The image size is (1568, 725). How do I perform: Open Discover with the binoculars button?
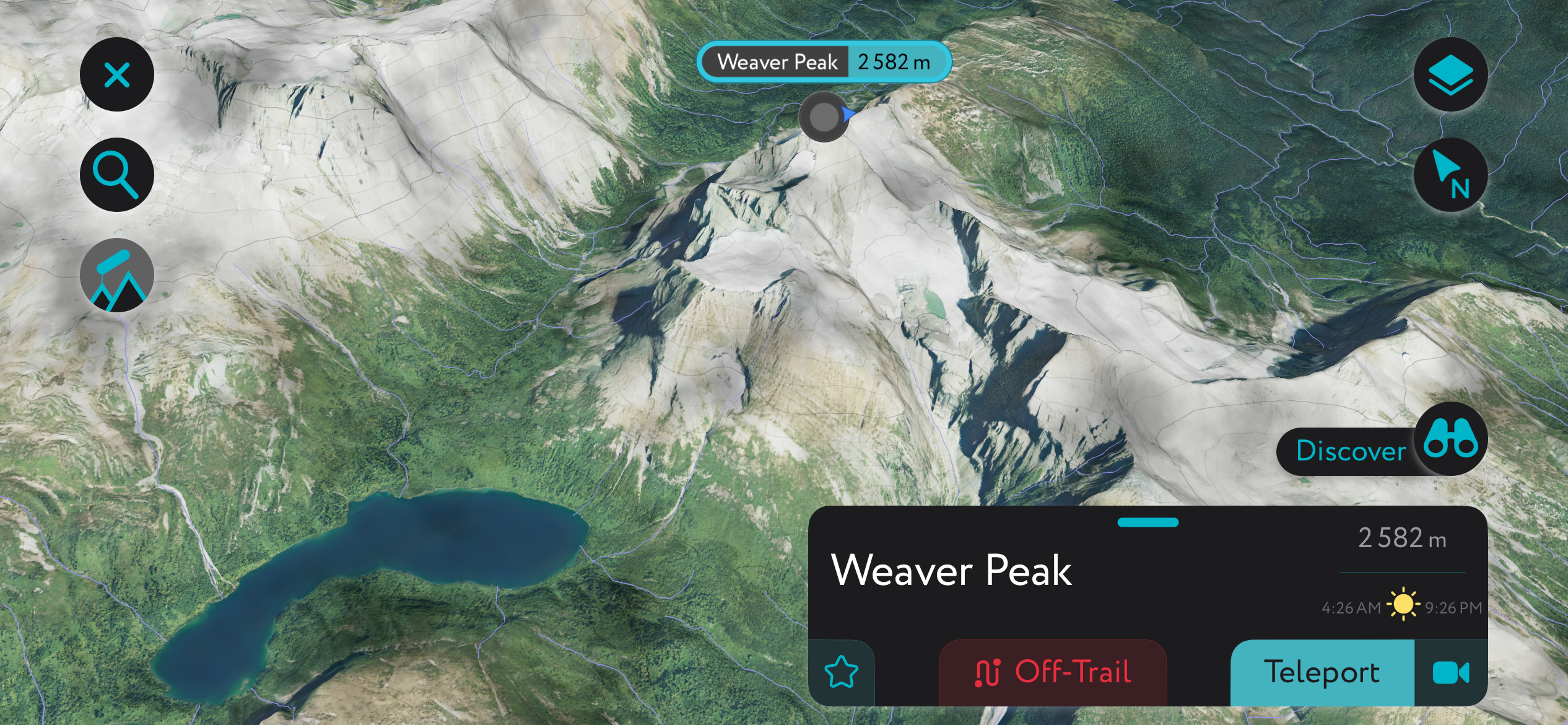point(1450,439)
